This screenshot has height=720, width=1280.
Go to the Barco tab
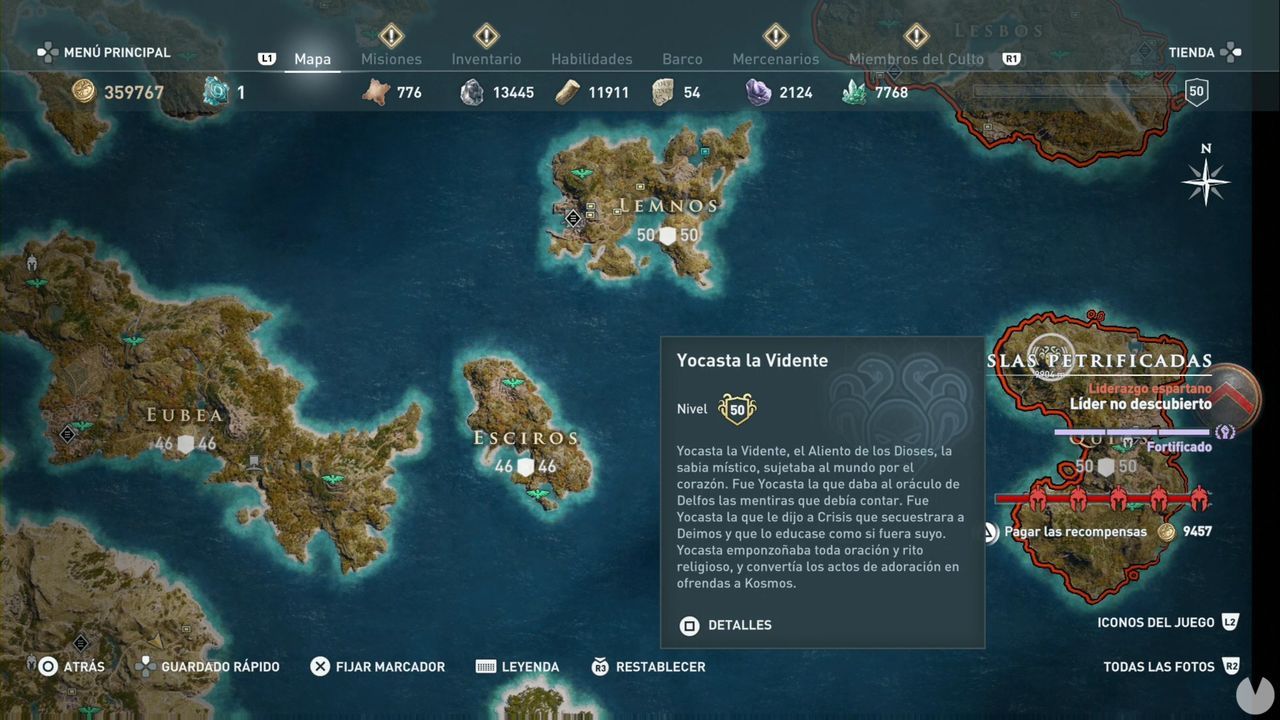point(682,59)
